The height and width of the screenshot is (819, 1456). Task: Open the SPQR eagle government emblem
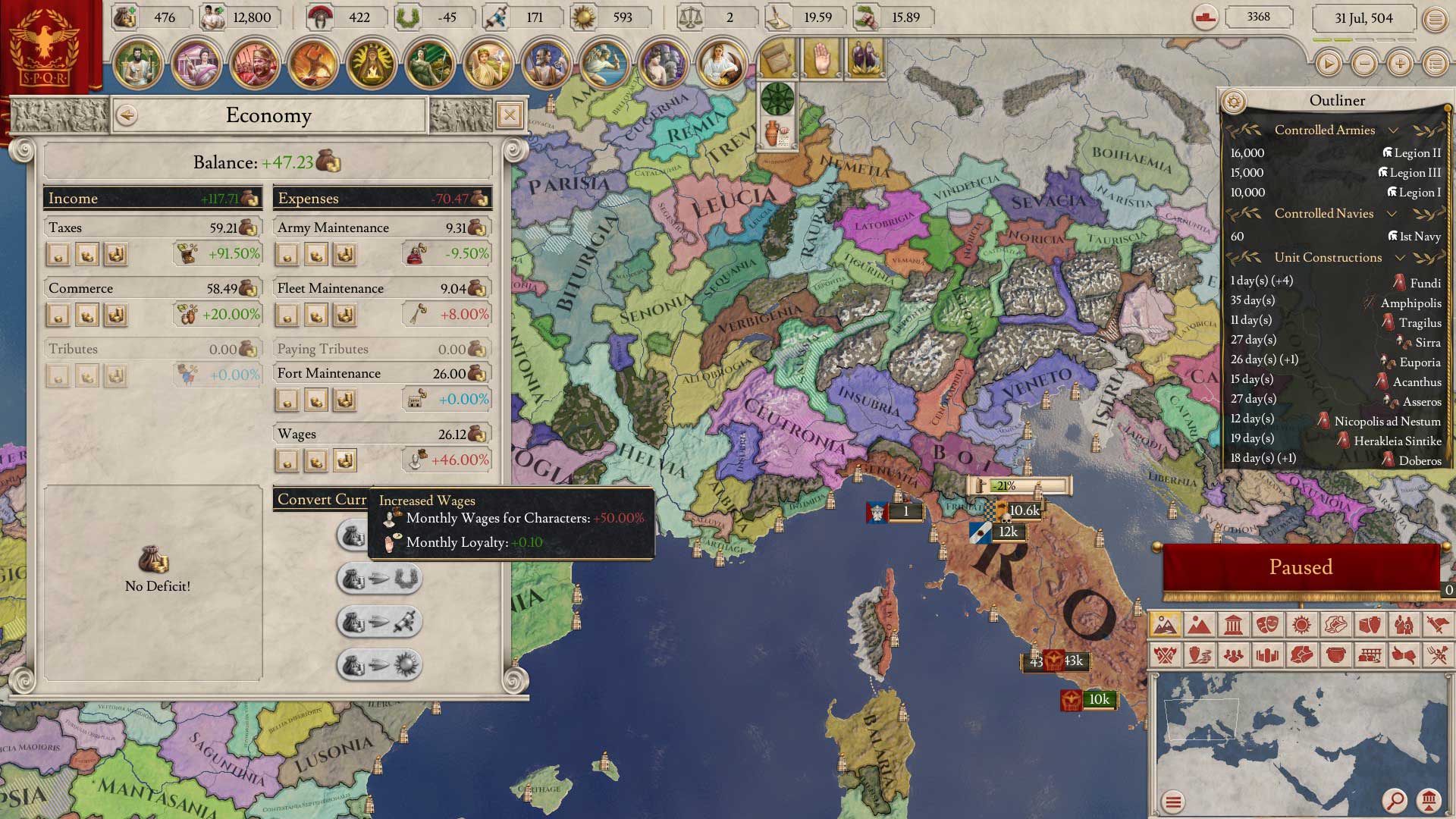pyautogui.click(x=44, y=47)
